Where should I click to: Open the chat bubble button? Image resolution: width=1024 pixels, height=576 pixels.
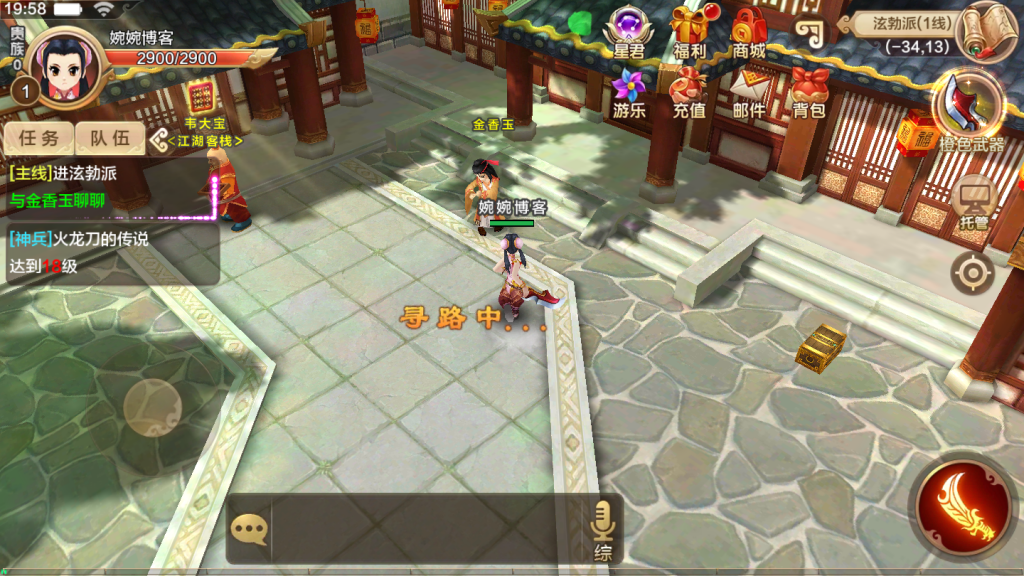point(249,527)
